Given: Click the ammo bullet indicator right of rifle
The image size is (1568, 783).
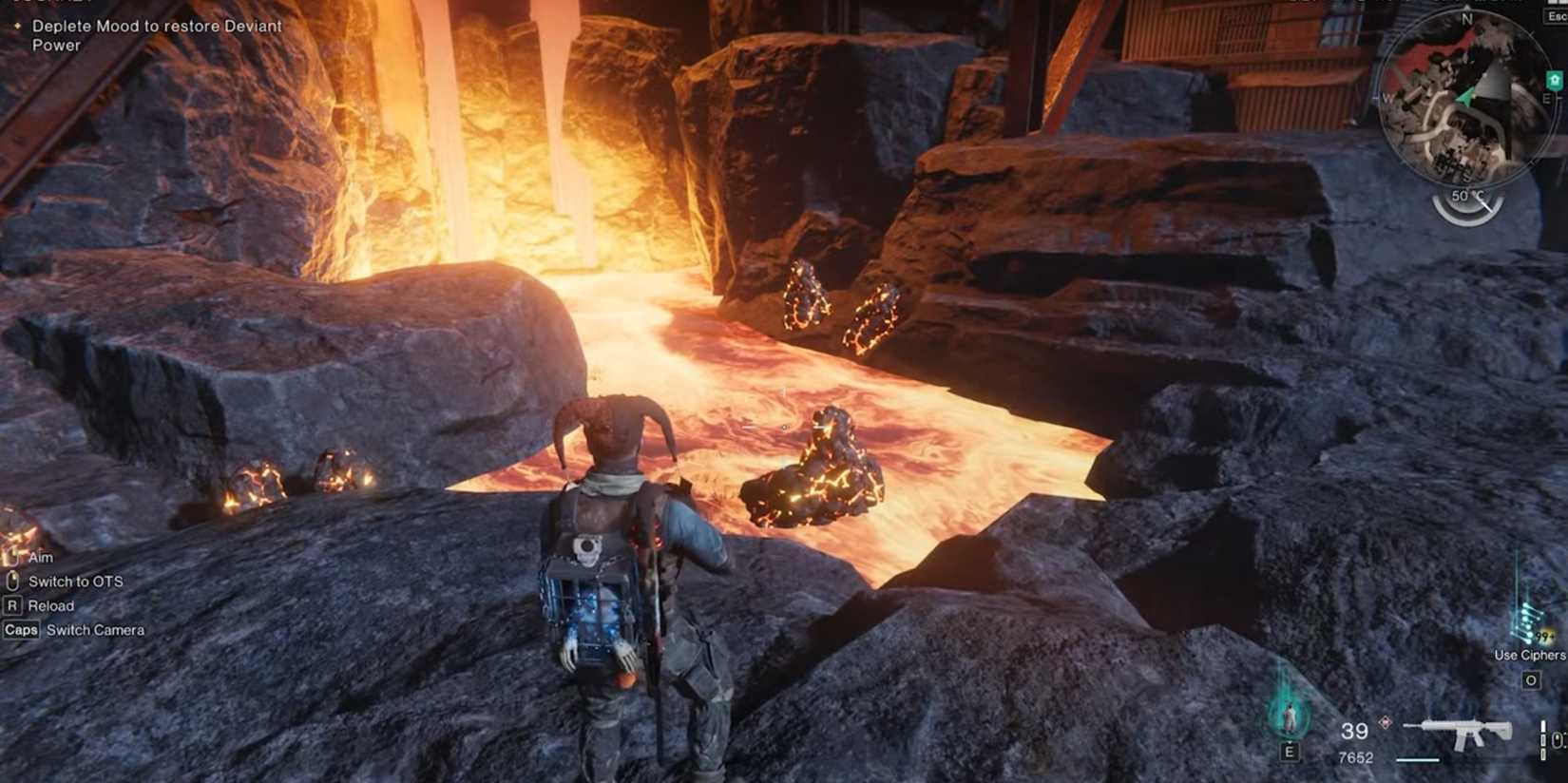Looking at the screenshot, I should 1542,736.
